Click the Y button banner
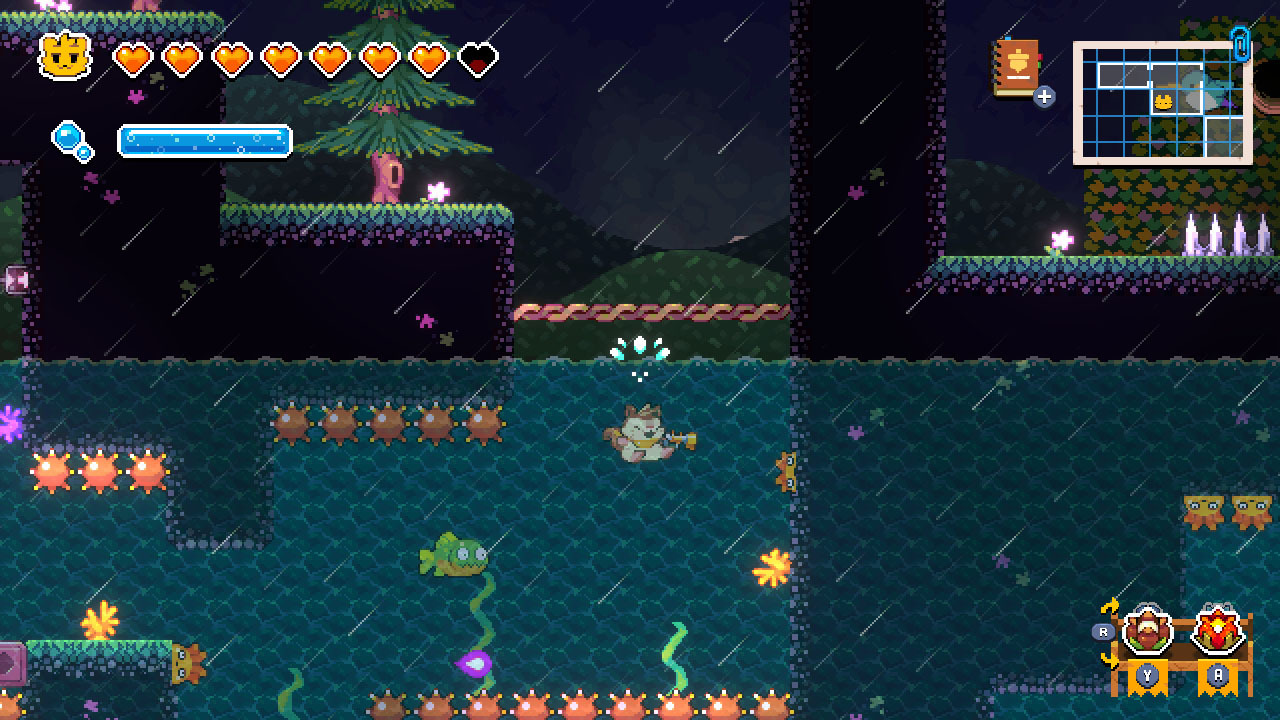Image resolution: width=1280 pixels, height=720 pixels. [x=1147, y=675]
